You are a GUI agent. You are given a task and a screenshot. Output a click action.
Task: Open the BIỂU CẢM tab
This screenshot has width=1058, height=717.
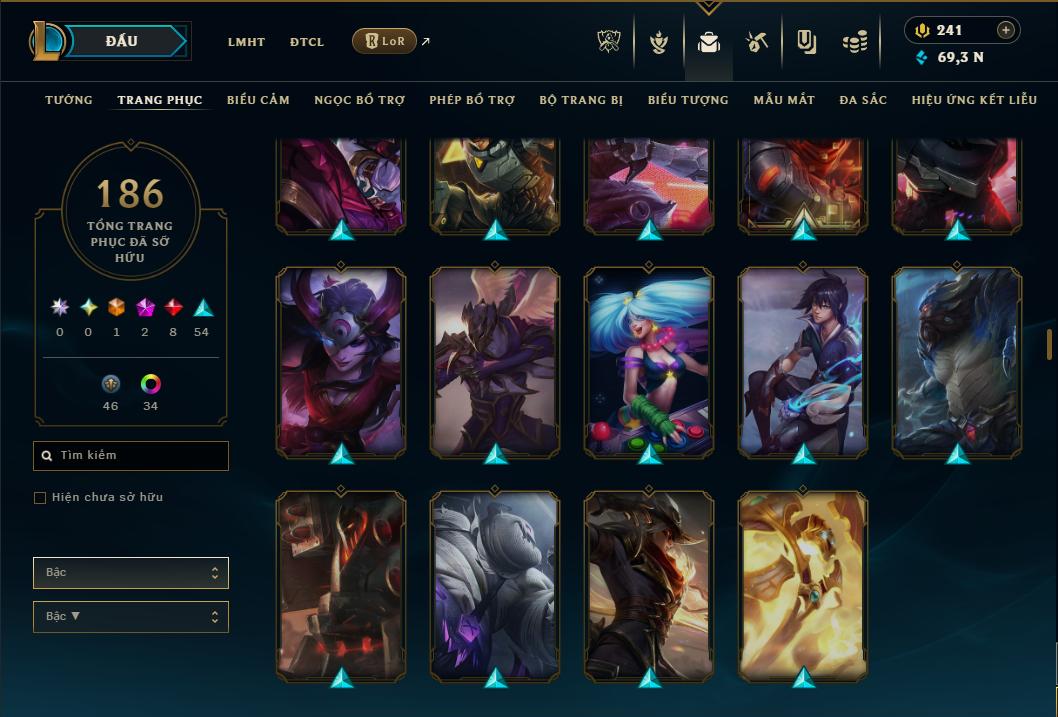tap(258, 100)
